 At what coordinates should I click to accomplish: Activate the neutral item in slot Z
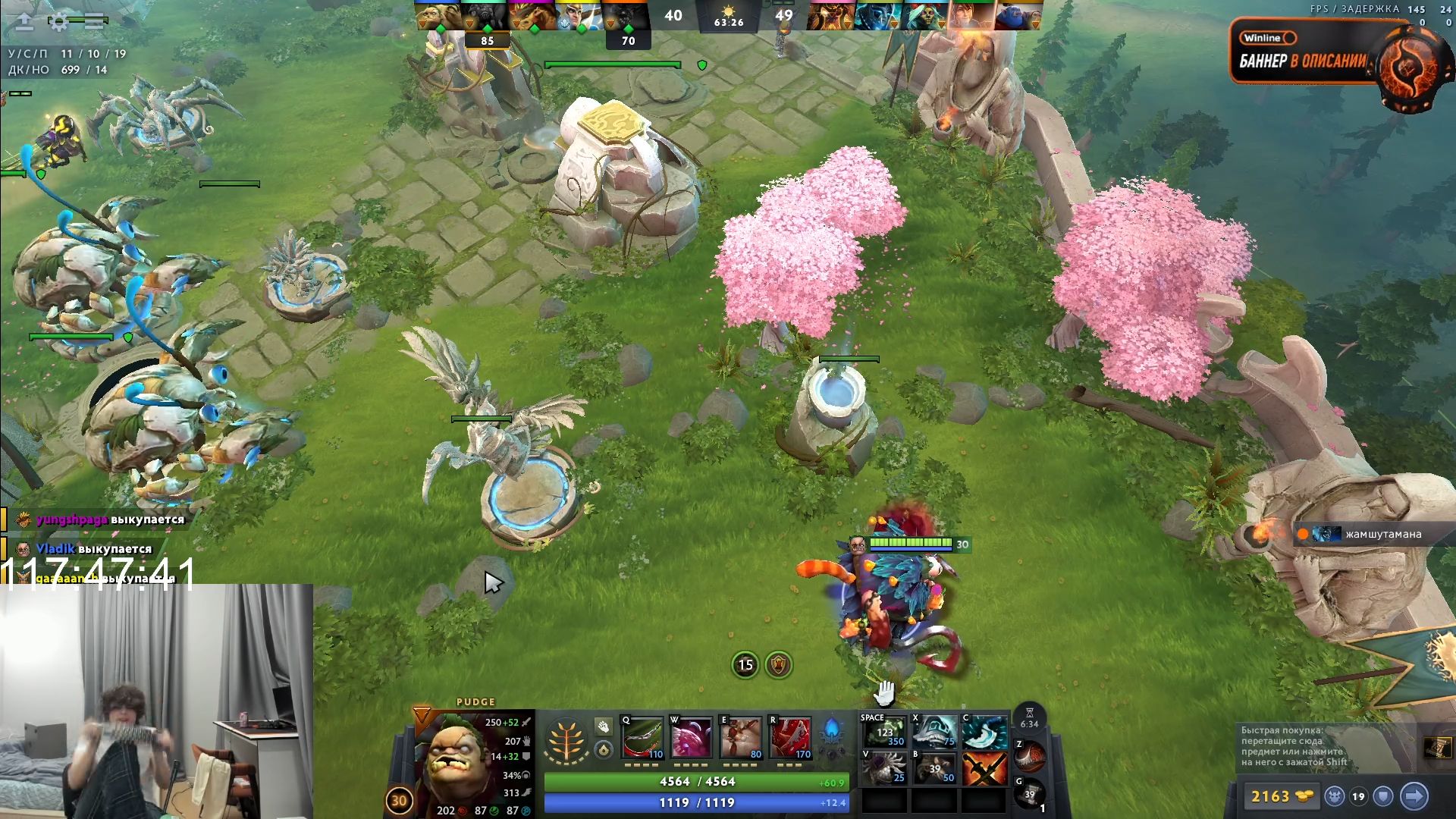pos(1030,755)
